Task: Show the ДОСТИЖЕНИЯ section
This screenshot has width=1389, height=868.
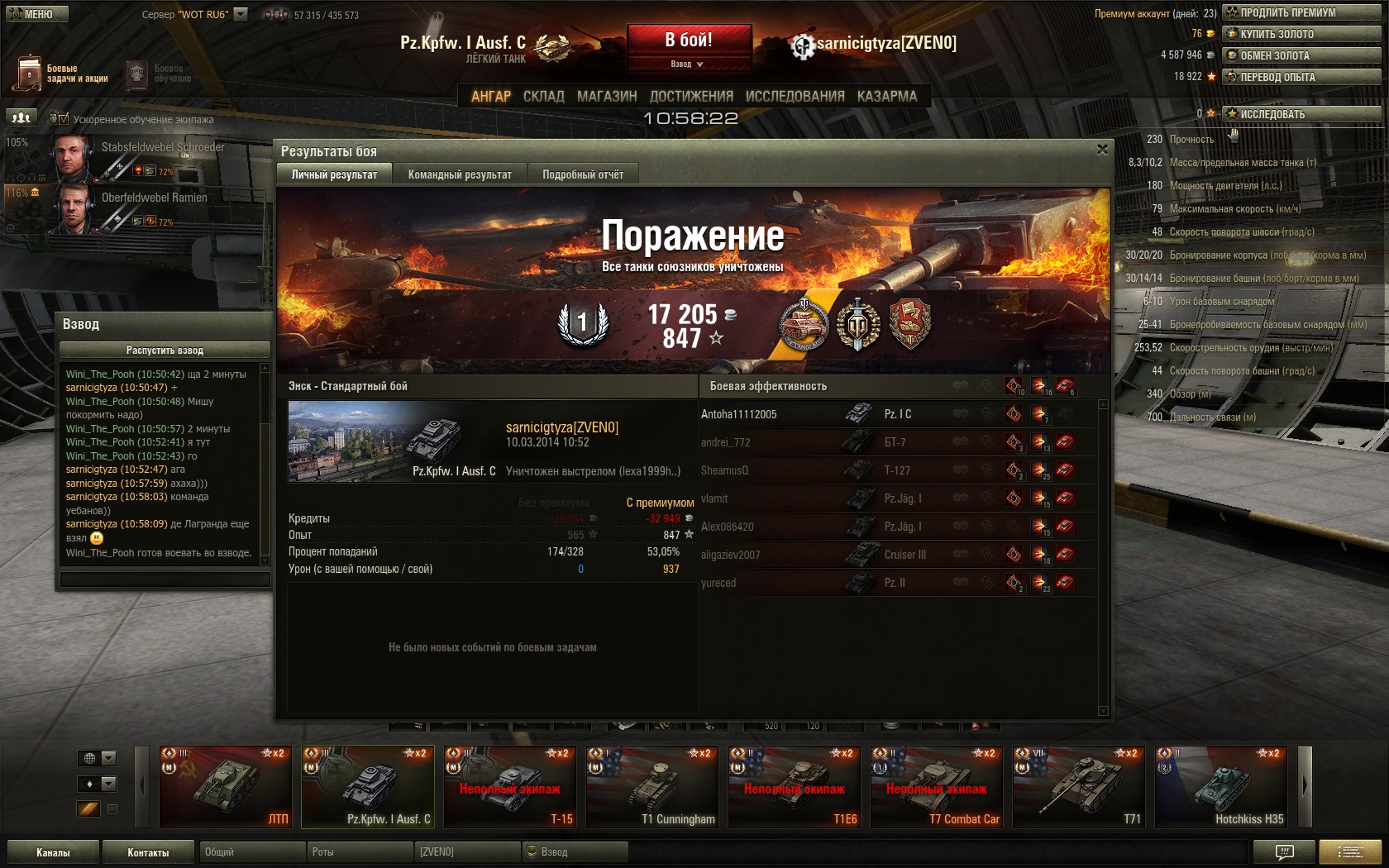Action: point(691,97)
